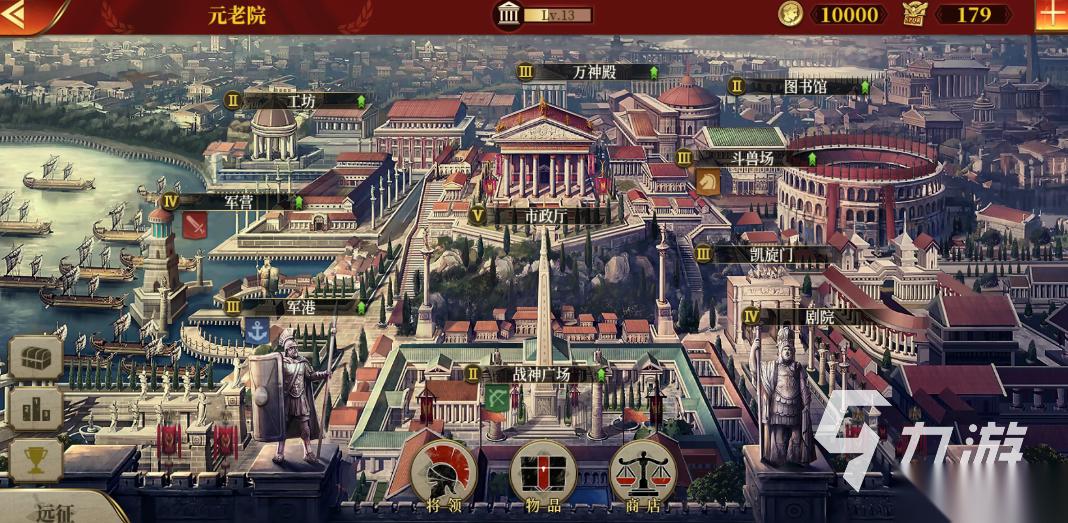This screenshot has height=523, width=1068.
Task: Select the 图书馆 library building label
Action: click(x=804, y=87)
